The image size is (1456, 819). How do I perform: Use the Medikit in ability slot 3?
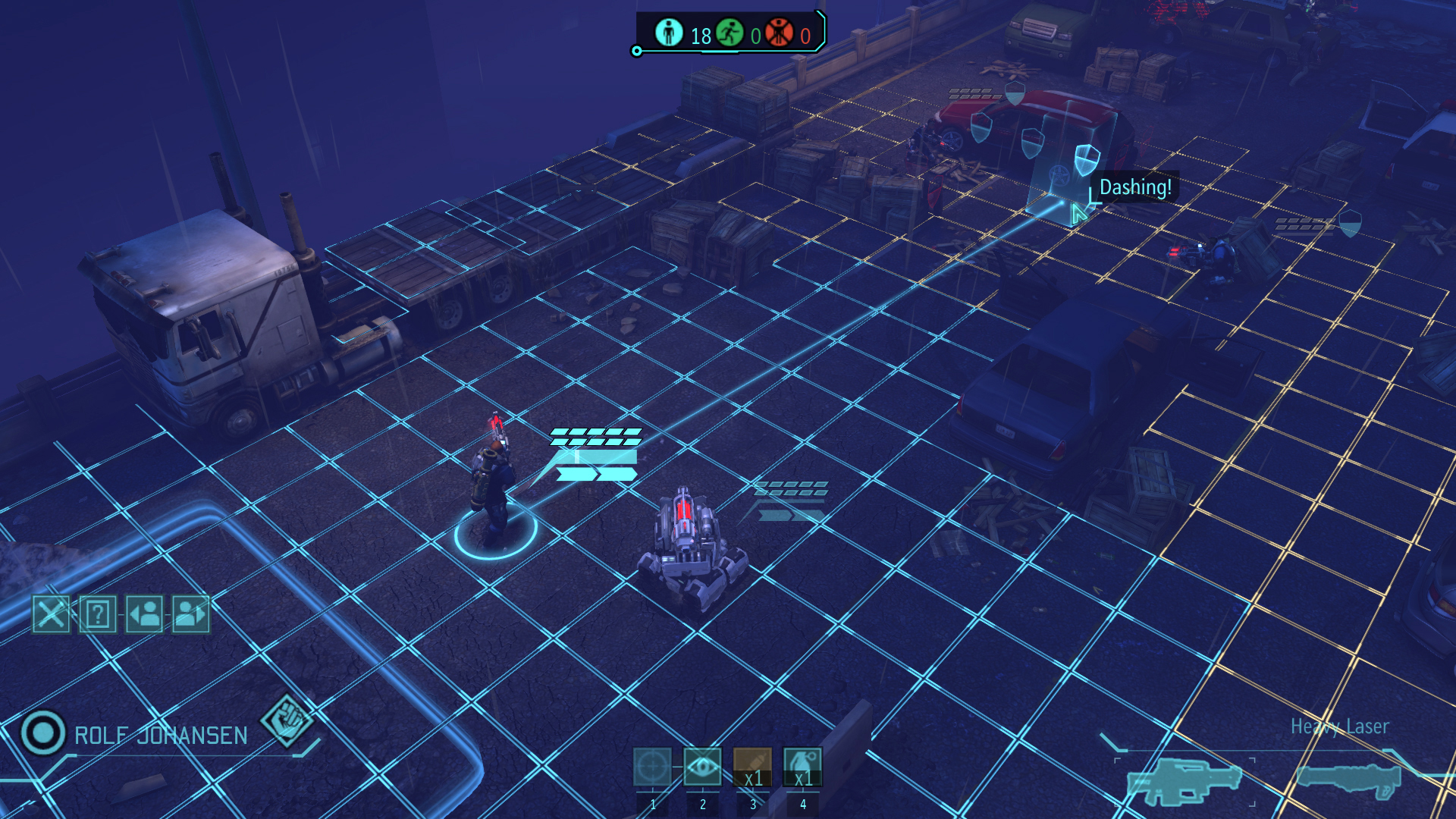(752, 768)
